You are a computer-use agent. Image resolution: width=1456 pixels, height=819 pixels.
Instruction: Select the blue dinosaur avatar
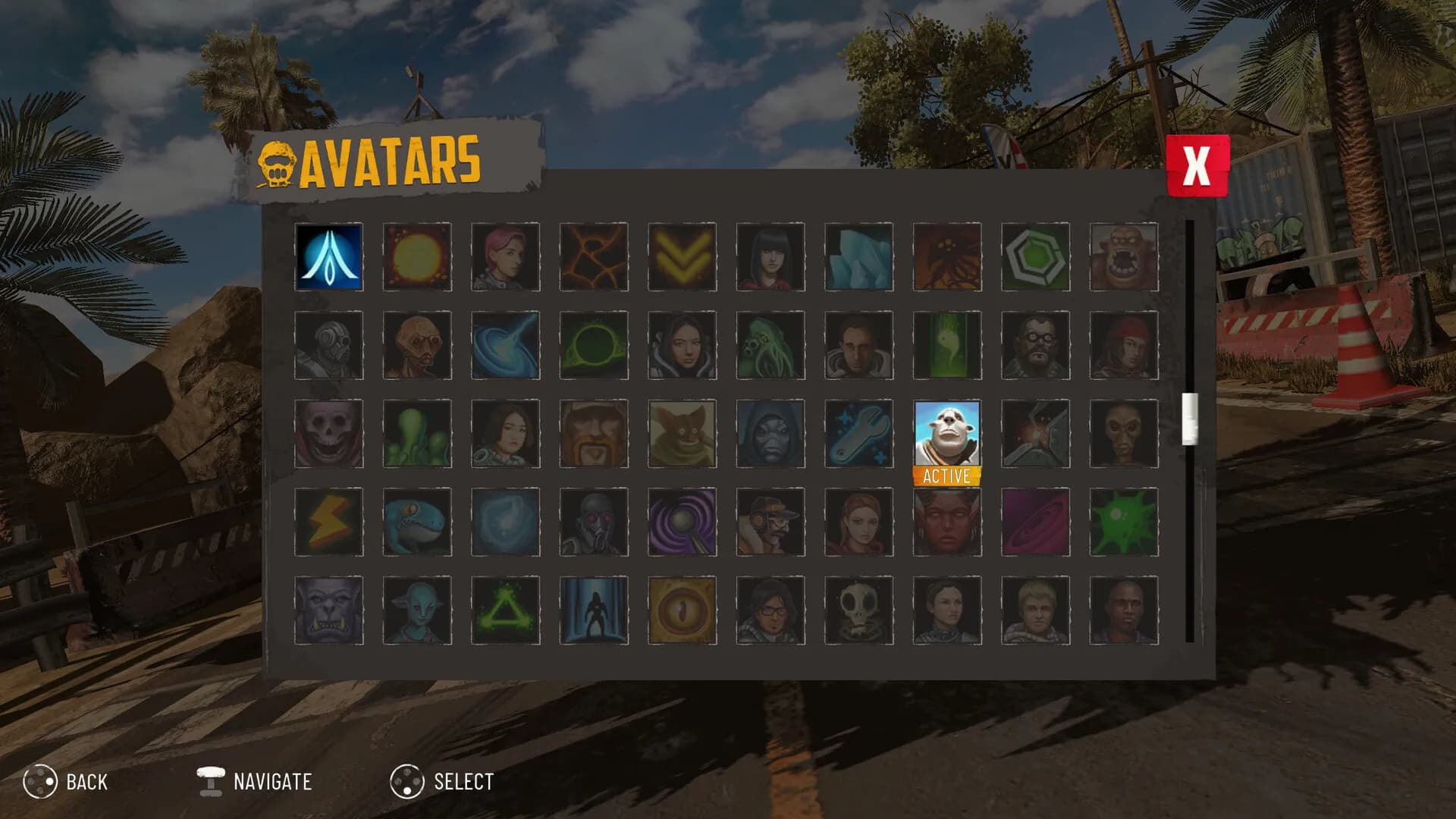(x=417, y=522)
